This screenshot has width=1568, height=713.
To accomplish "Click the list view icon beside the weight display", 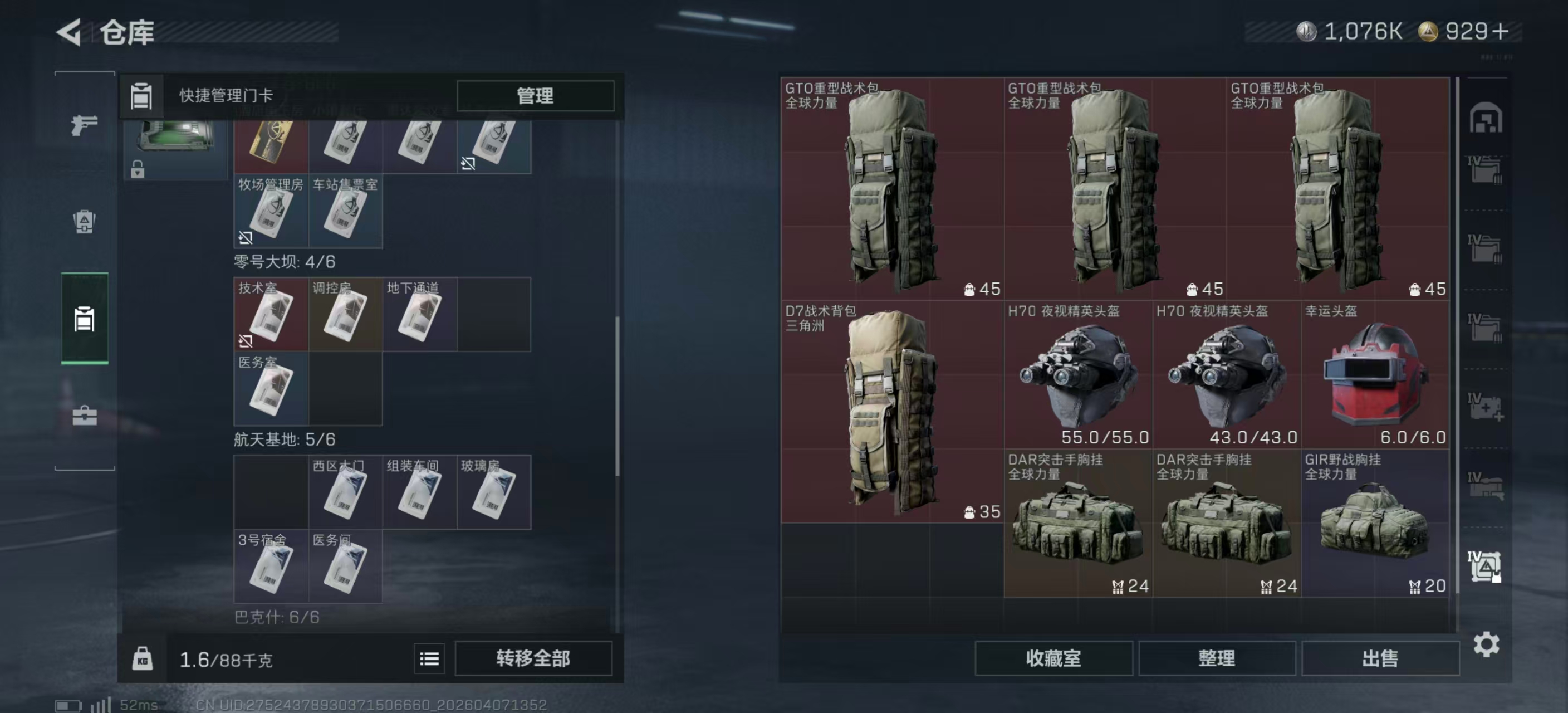I will tap(429, 659).
